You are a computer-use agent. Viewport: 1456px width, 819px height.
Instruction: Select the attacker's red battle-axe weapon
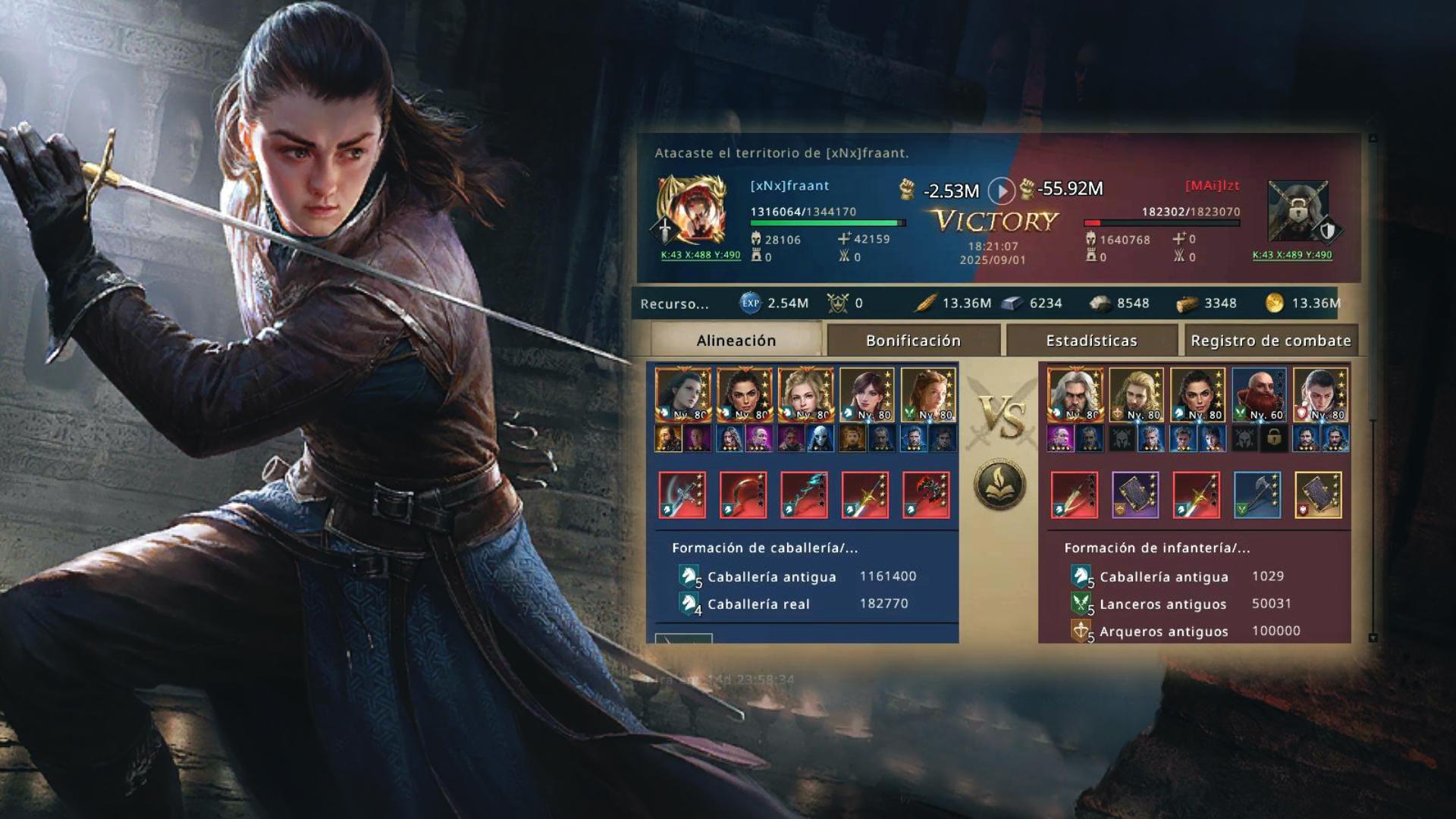click(x=926, y=495)
